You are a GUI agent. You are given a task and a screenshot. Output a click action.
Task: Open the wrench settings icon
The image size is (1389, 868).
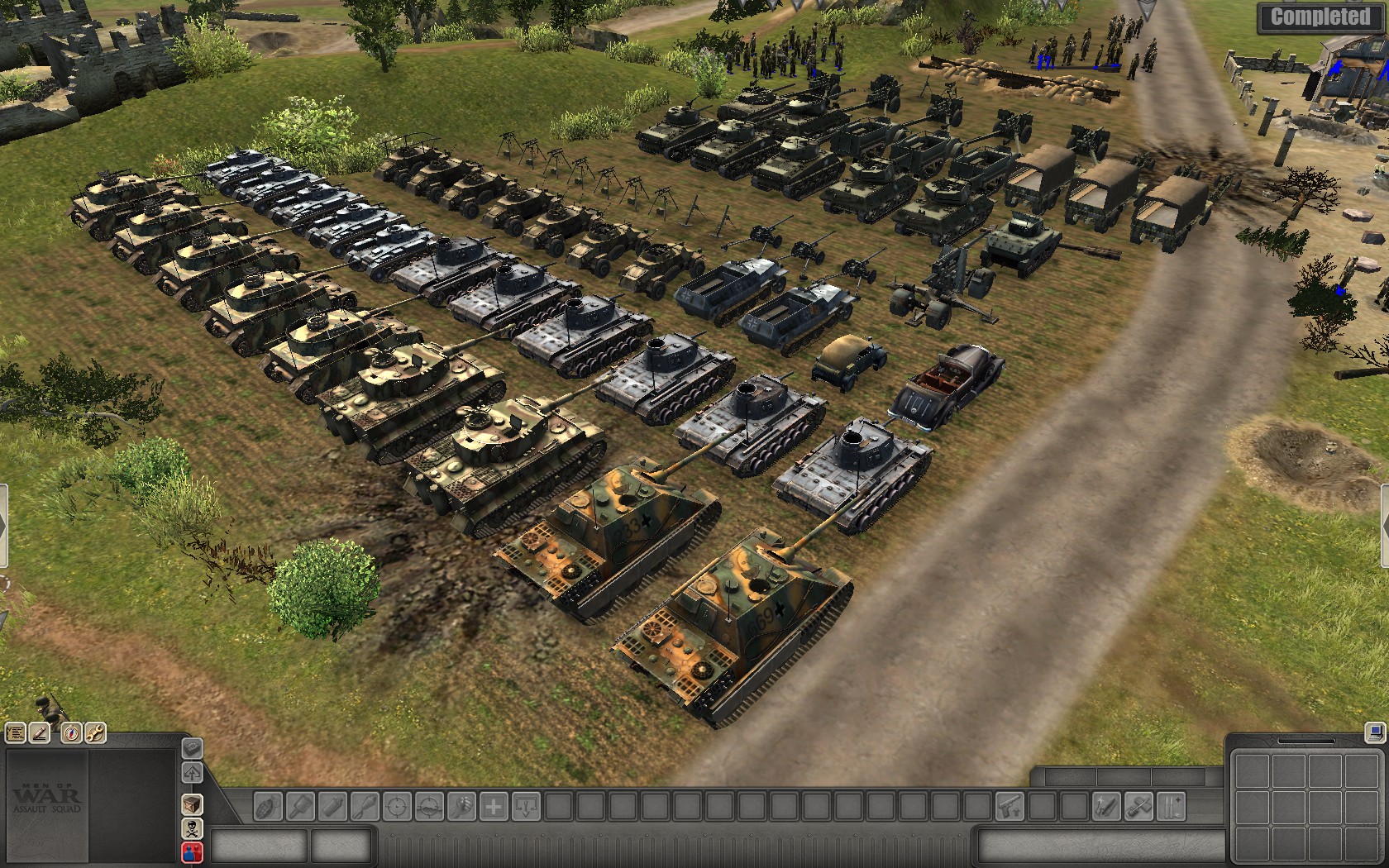pos(95,732)
